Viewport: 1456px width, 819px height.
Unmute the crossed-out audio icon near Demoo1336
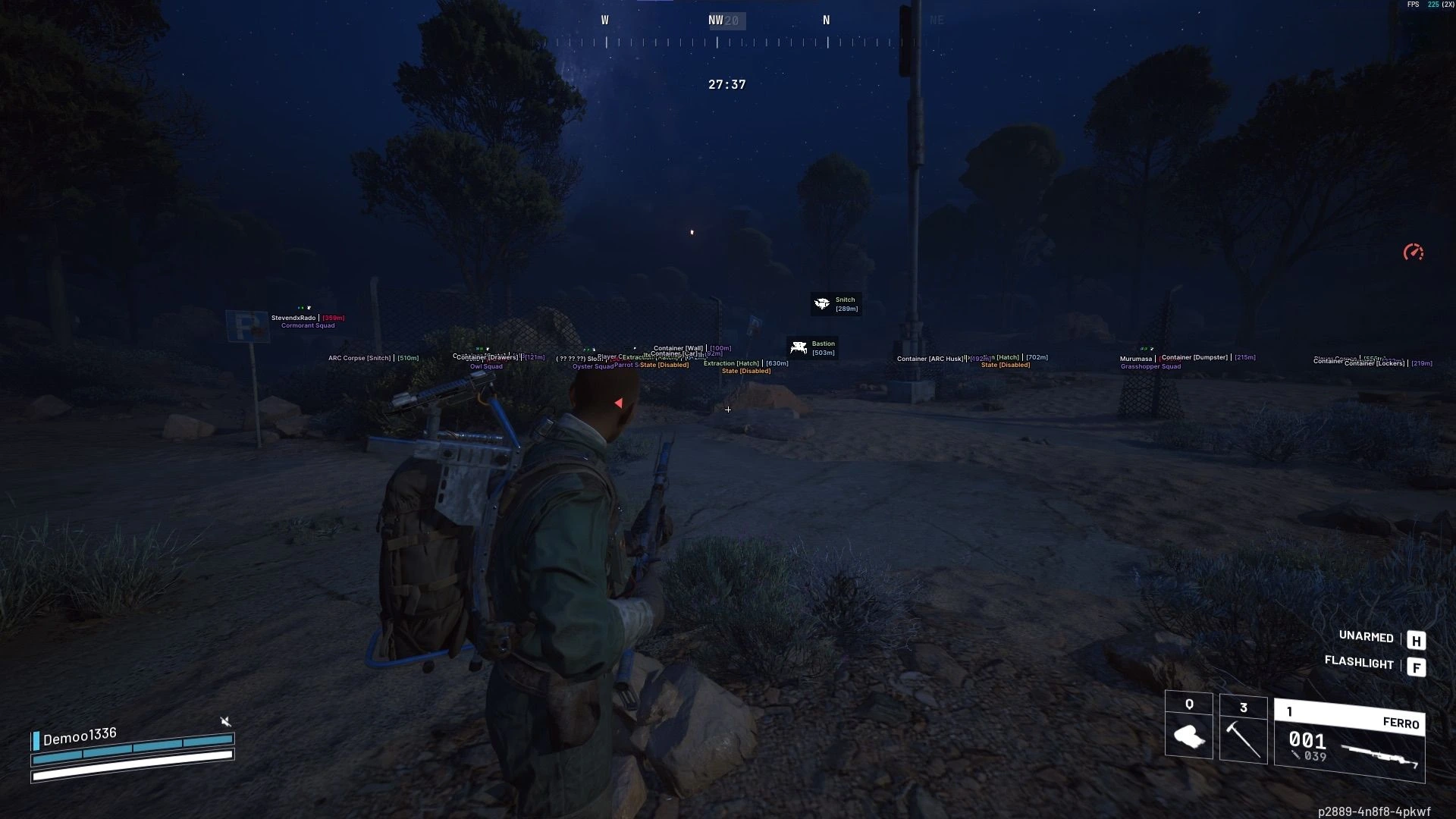[225, 721]
